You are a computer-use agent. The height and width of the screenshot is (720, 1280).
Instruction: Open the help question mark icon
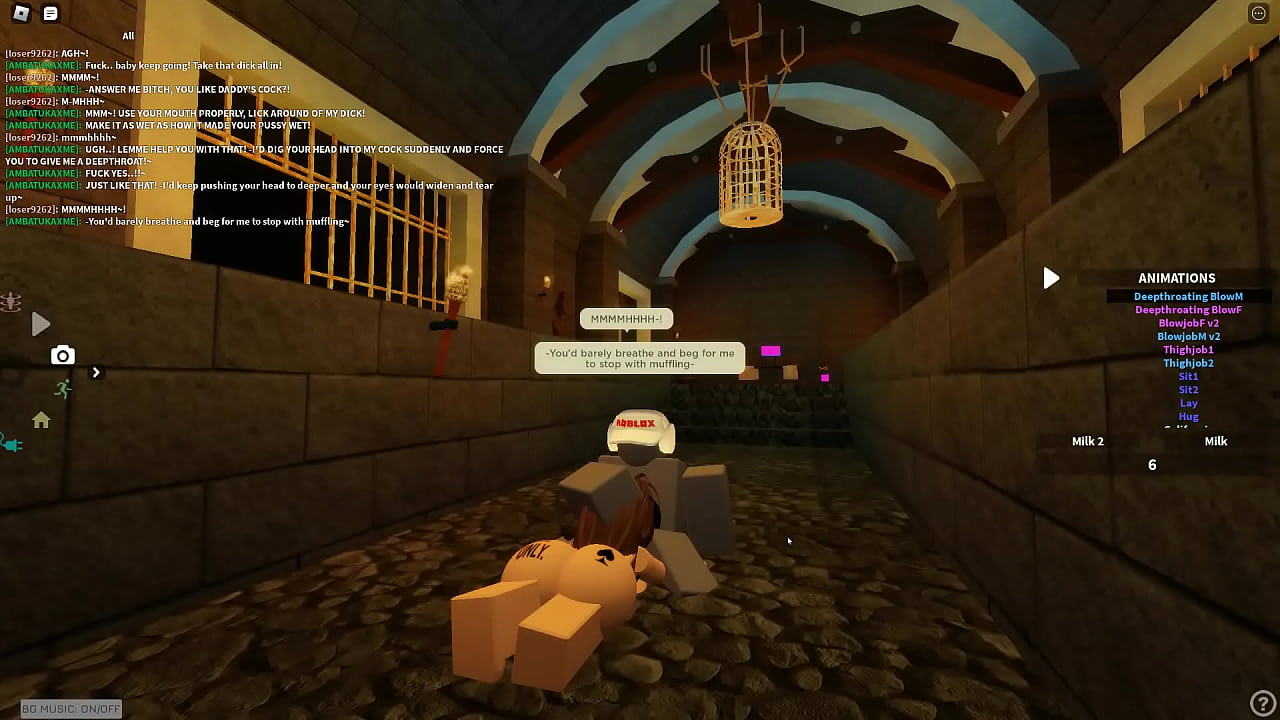(1263, 703)
